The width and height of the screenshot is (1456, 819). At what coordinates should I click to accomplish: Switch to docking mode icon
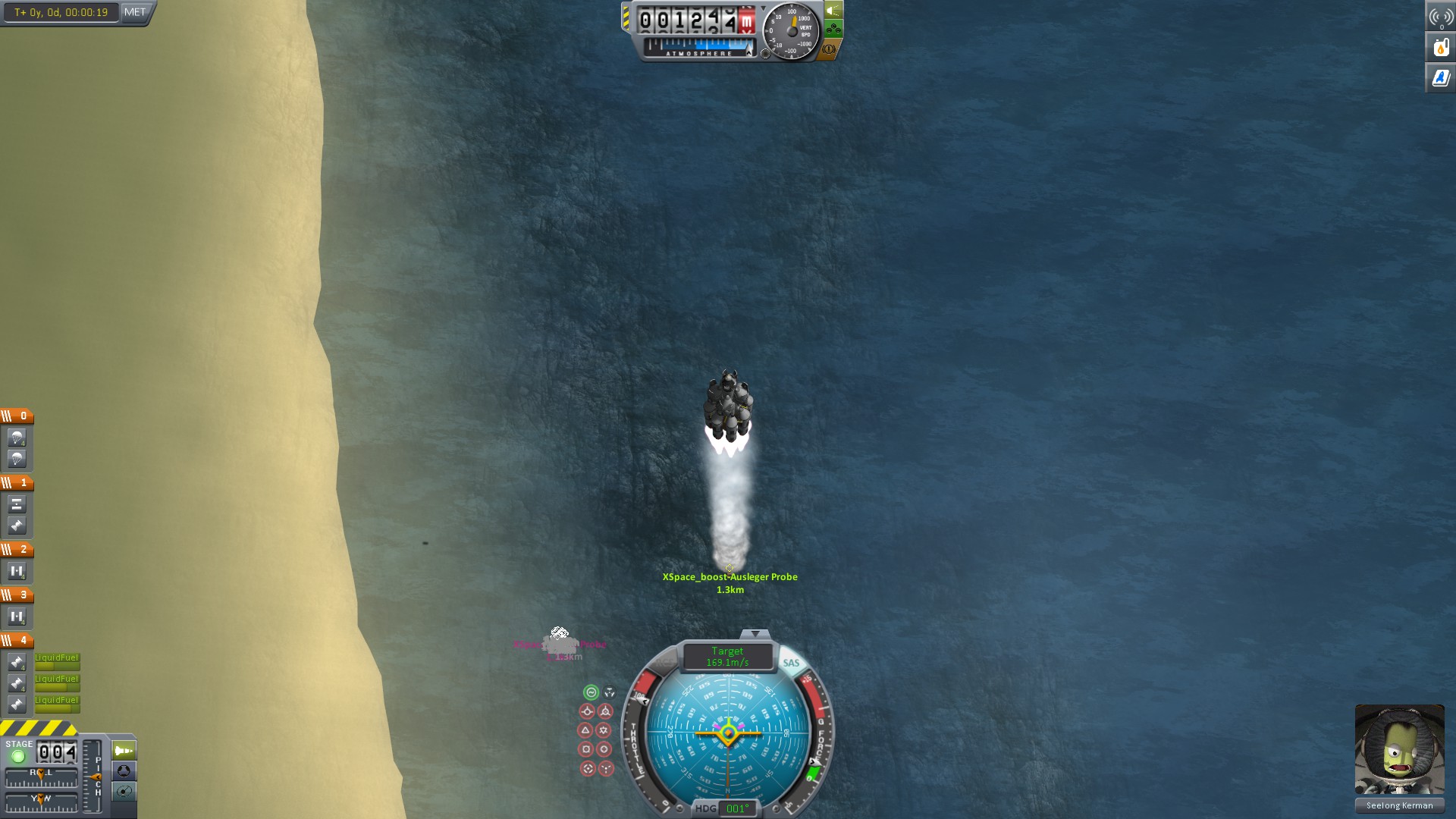(124, 771)
